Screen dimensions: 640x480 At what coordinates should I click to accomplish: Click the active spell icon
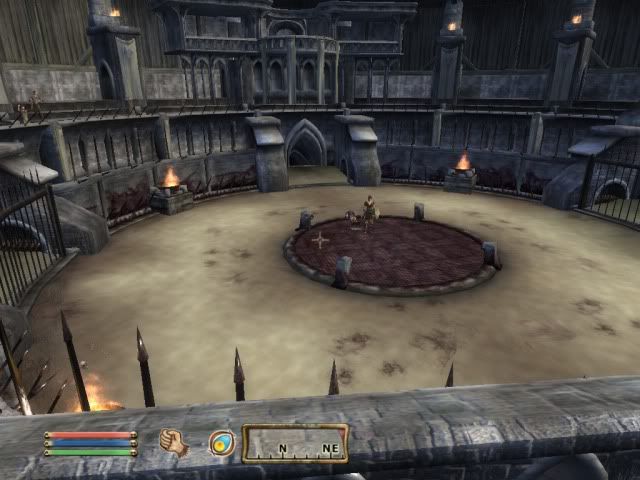(x=221, y=442)
